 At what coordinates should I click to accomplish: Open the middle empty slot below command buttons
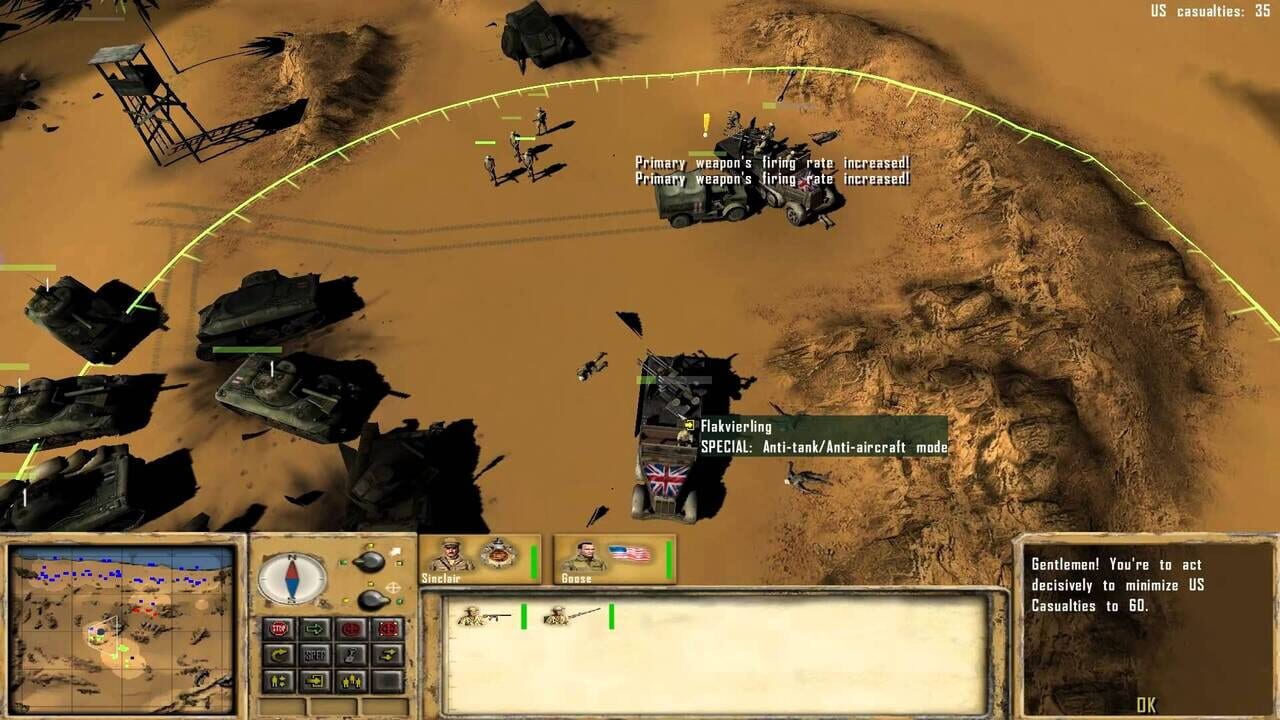tap(335, 704)
